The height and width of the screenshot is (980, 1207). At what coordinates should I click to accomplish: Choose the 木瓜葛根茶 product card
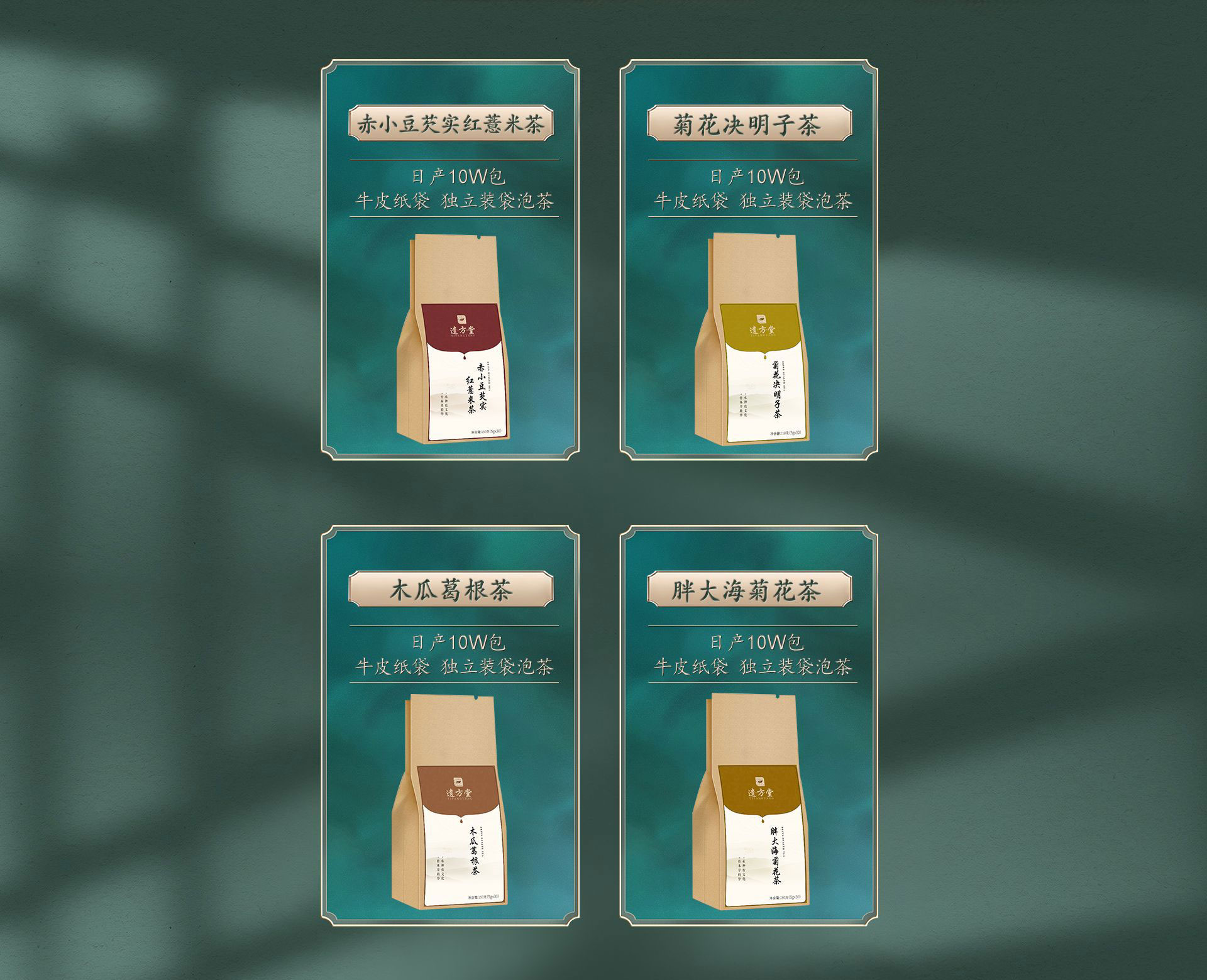click(x=450, y=725)
